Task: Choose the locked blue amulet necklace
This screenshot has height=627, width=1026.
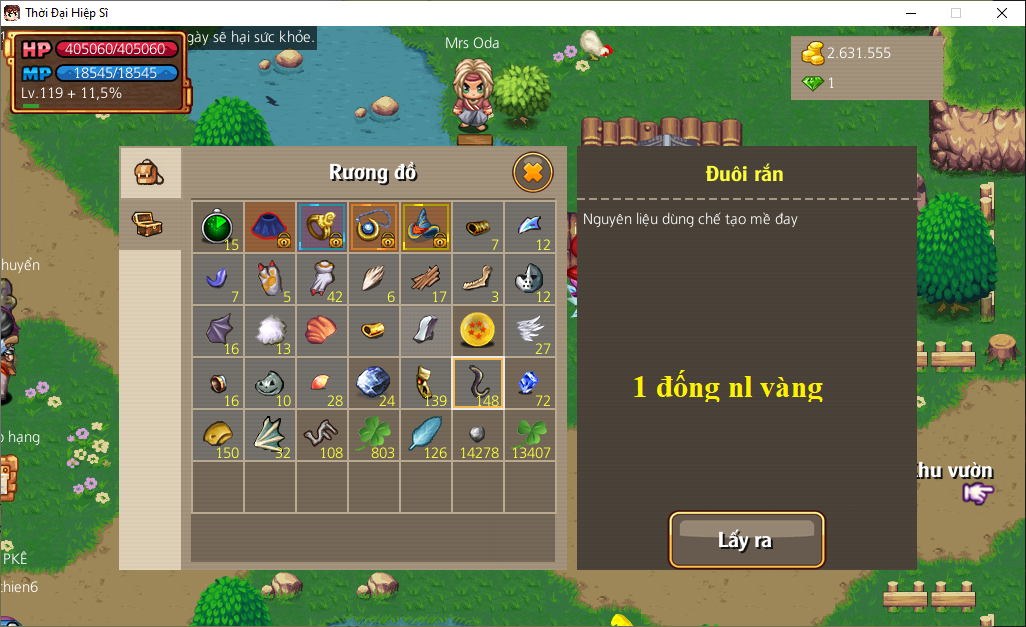Action: [x=374, y=227]
